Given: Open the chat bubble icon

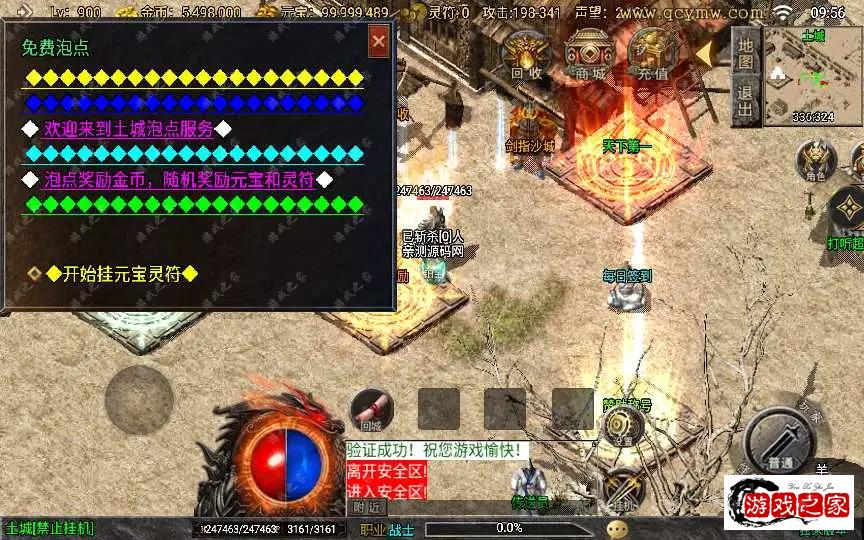Looking at the screenshot, I should click(x=619, y=527).
